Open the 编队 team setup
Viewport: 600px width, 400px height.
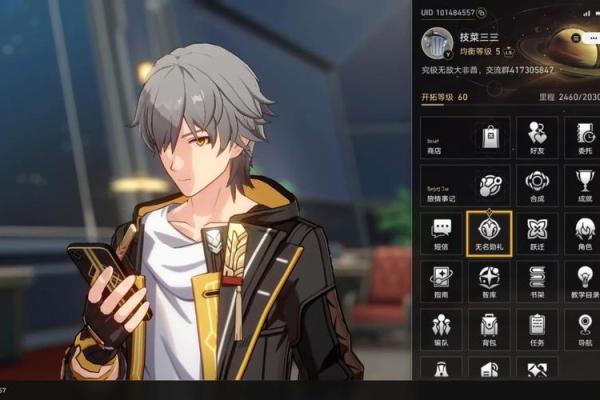[441, 328]
